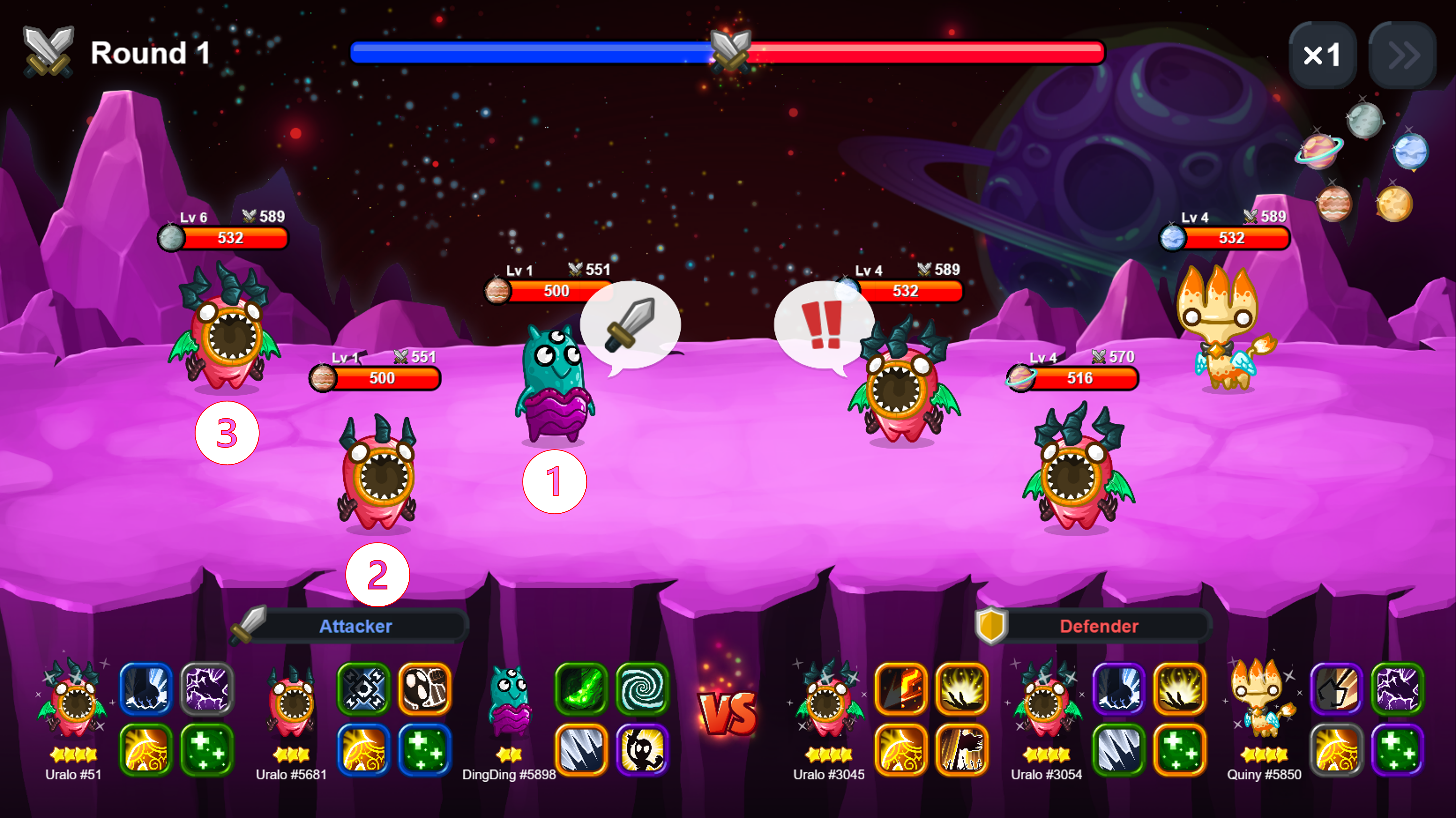Click the Uralo #3045 defender portrait
The width and height of the screenshot is (1456, 818).
(828, 701)
